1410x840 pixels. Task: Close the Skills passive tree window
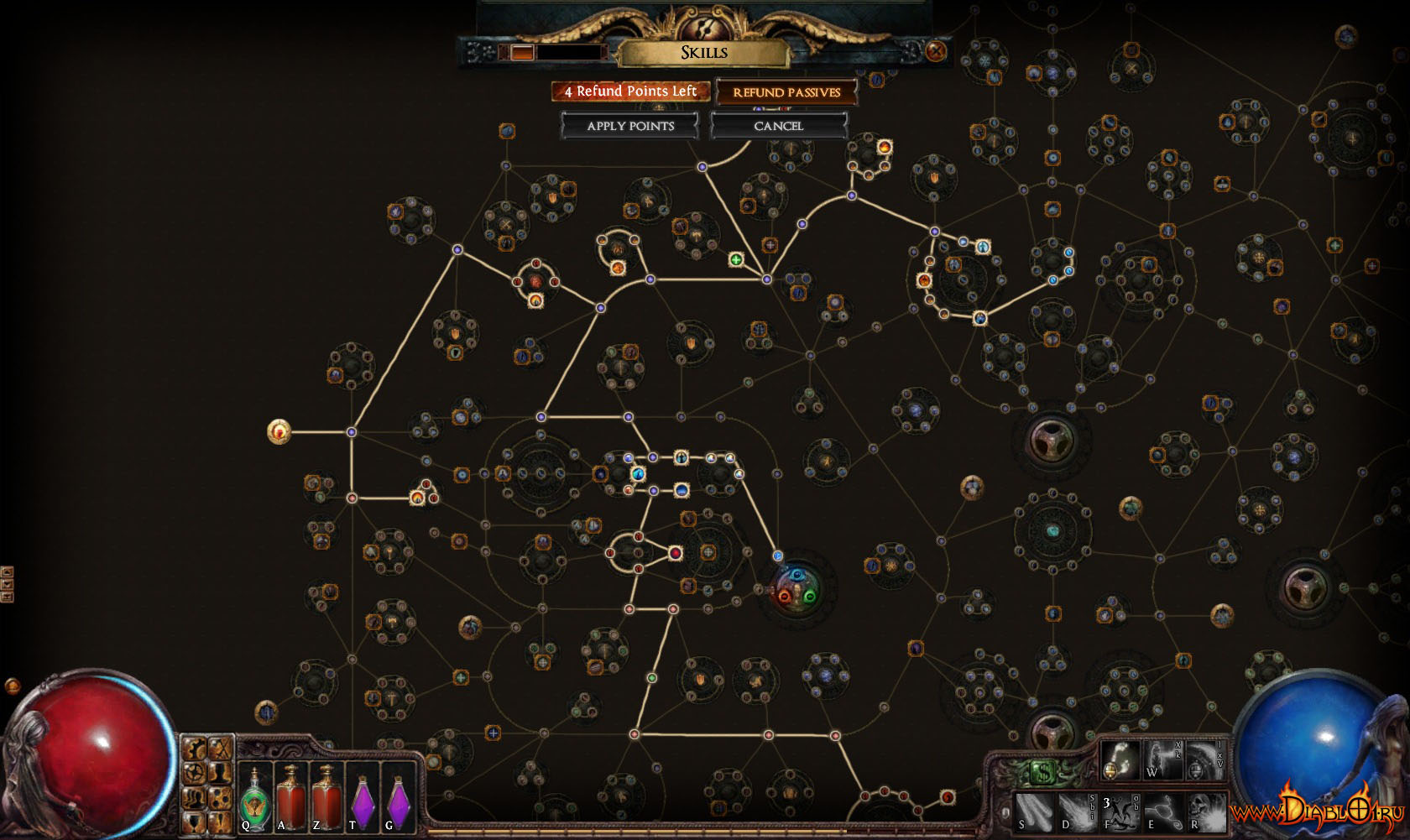click(x=935, y=51)
